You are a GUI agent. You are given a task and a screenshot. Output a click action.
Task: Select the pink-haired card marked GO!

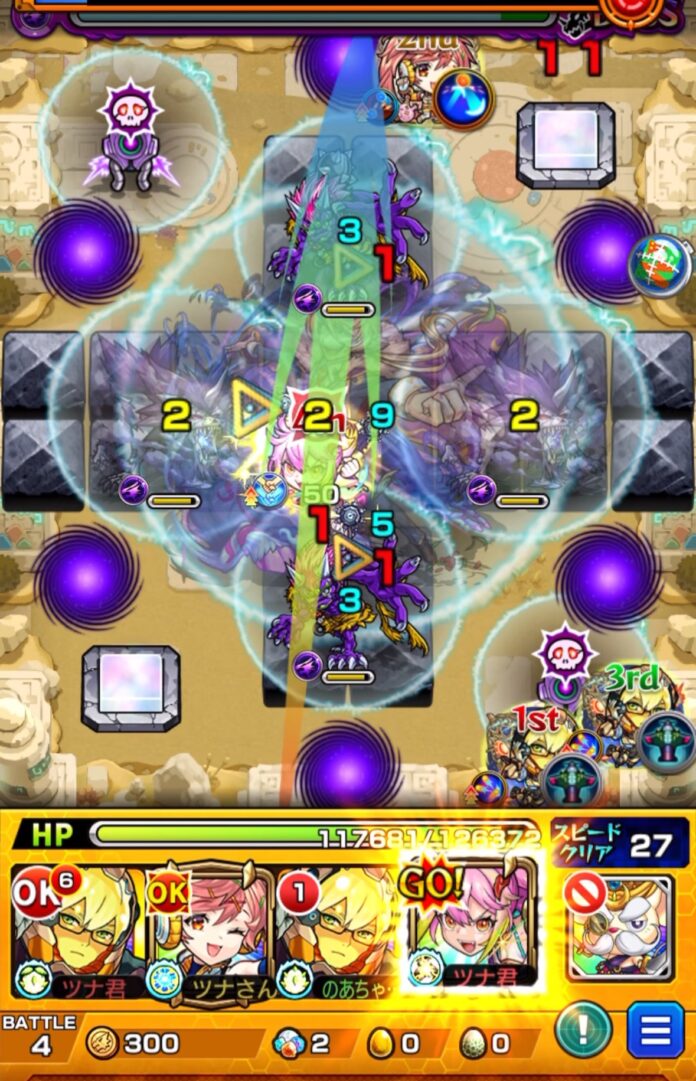472,925
